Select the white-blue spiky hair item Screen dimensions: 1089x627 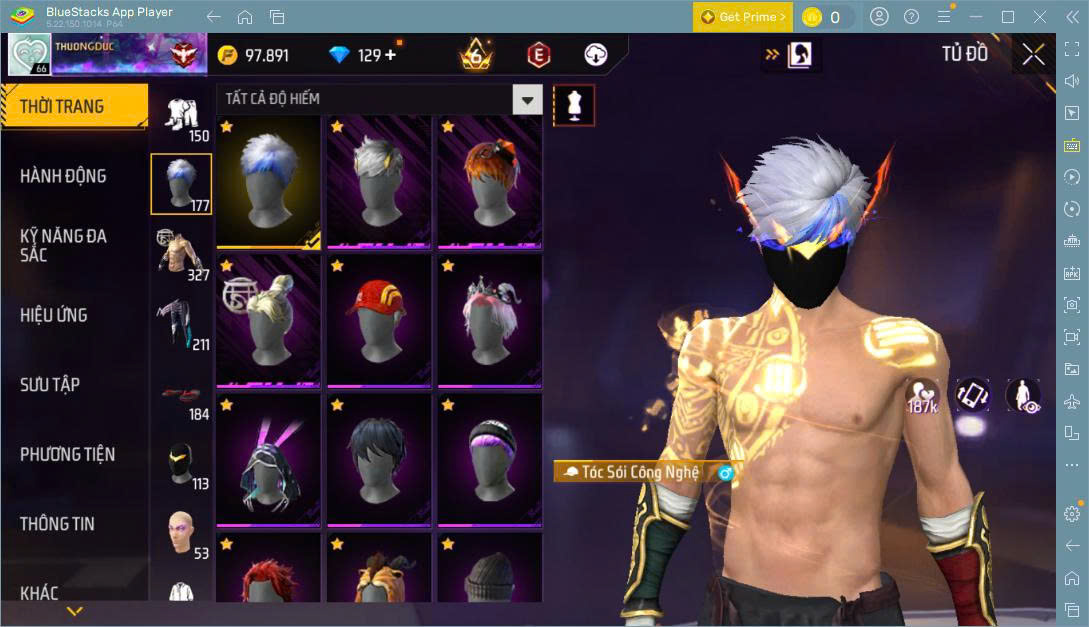coord(268,181)
